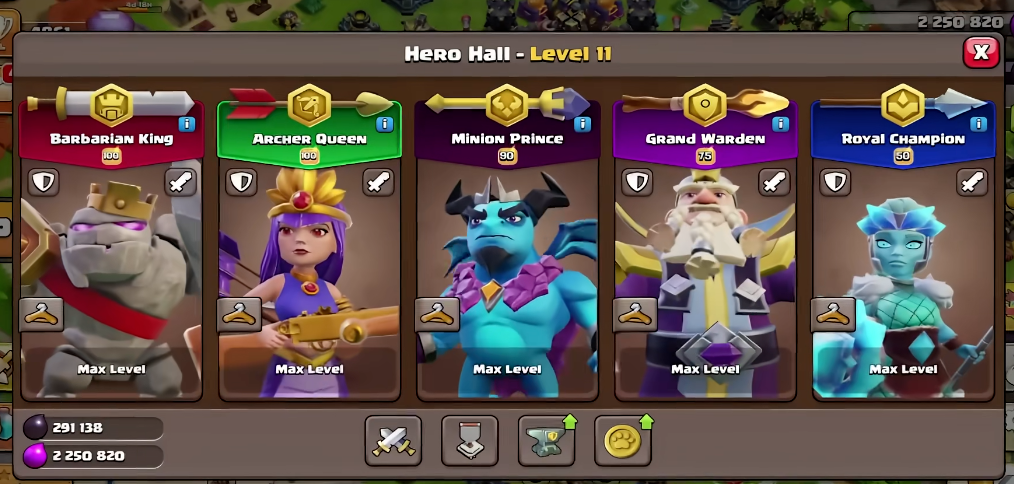Image resolution: width=1014 pixels, height=484 pixels.
Task: Tap the Minion Prince info icon
Action: click(x=583, y=124)
